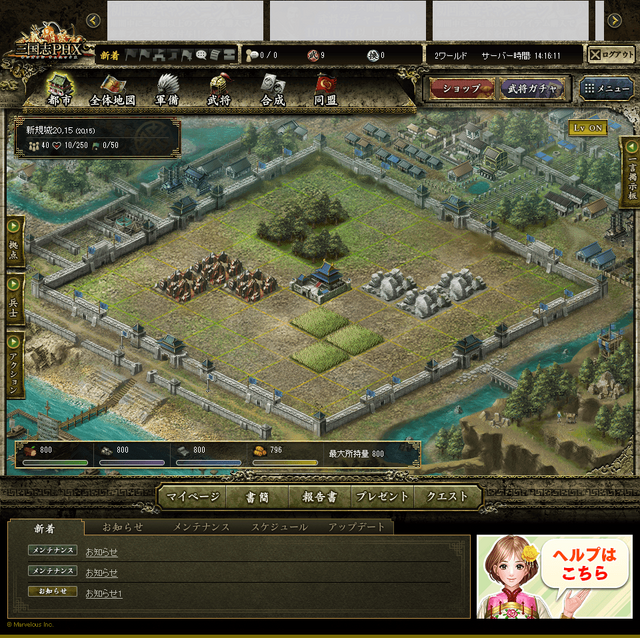Select the 合成 synthesis menu
Viewport: 640px width, 638px height.
272,90
